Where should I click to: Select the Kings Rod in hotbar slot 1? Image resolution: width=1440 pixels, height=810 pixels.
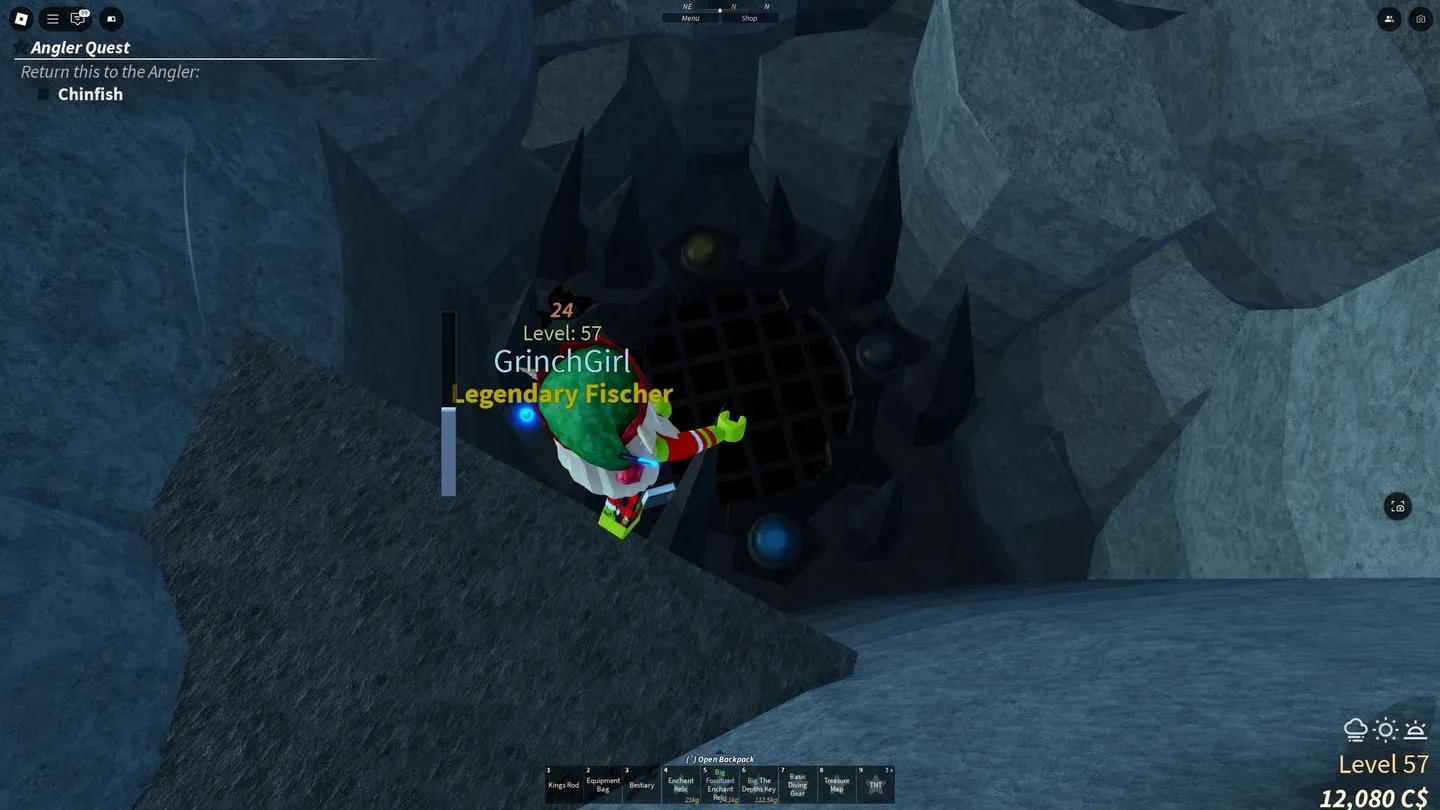[x=563, y=785]
